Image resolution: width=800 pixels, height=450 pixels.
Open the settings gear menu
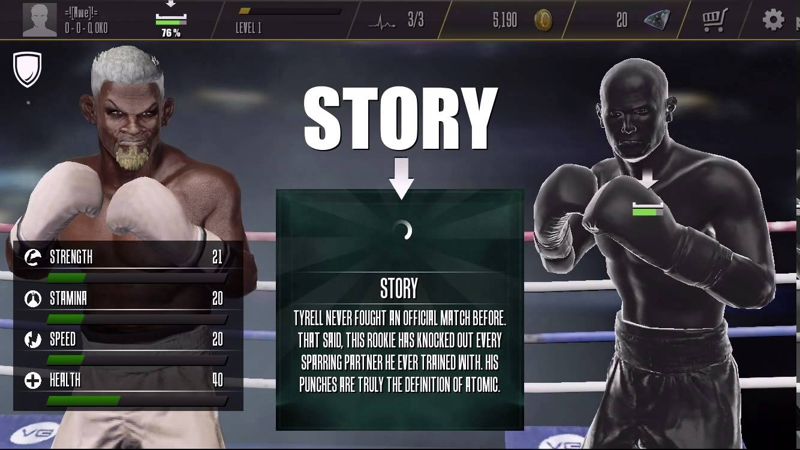coord(773,19)
